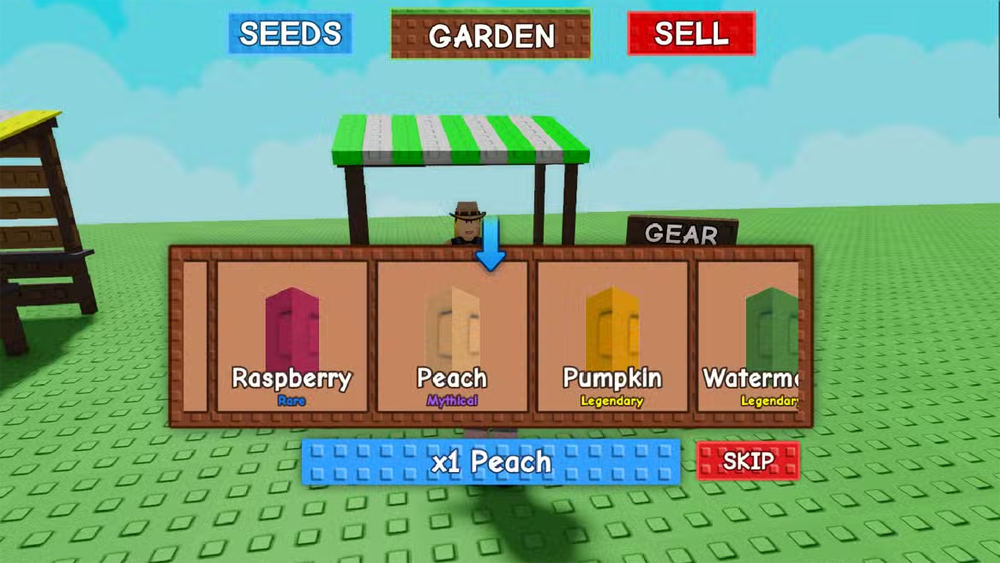Image resolution: width=1000 pixels, height=563 pixels.
Task: Choose the Peach mythical seed card
Action: pyautogui.click(x=452, y=336)
